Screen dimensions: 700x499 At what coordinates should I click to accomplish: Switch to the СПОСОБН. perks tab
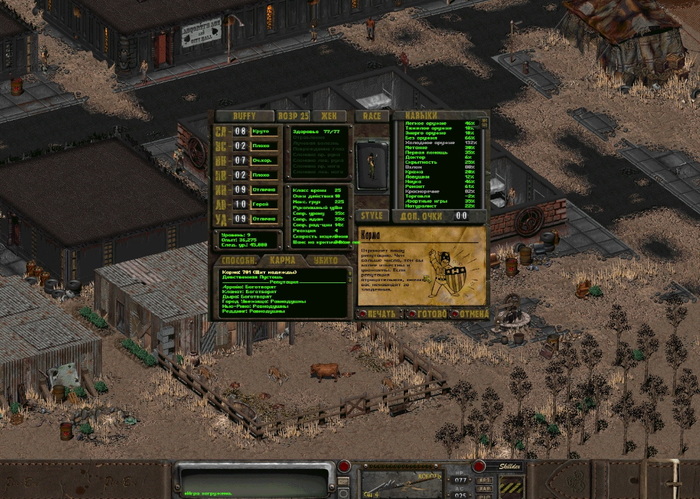coord(236,259)
